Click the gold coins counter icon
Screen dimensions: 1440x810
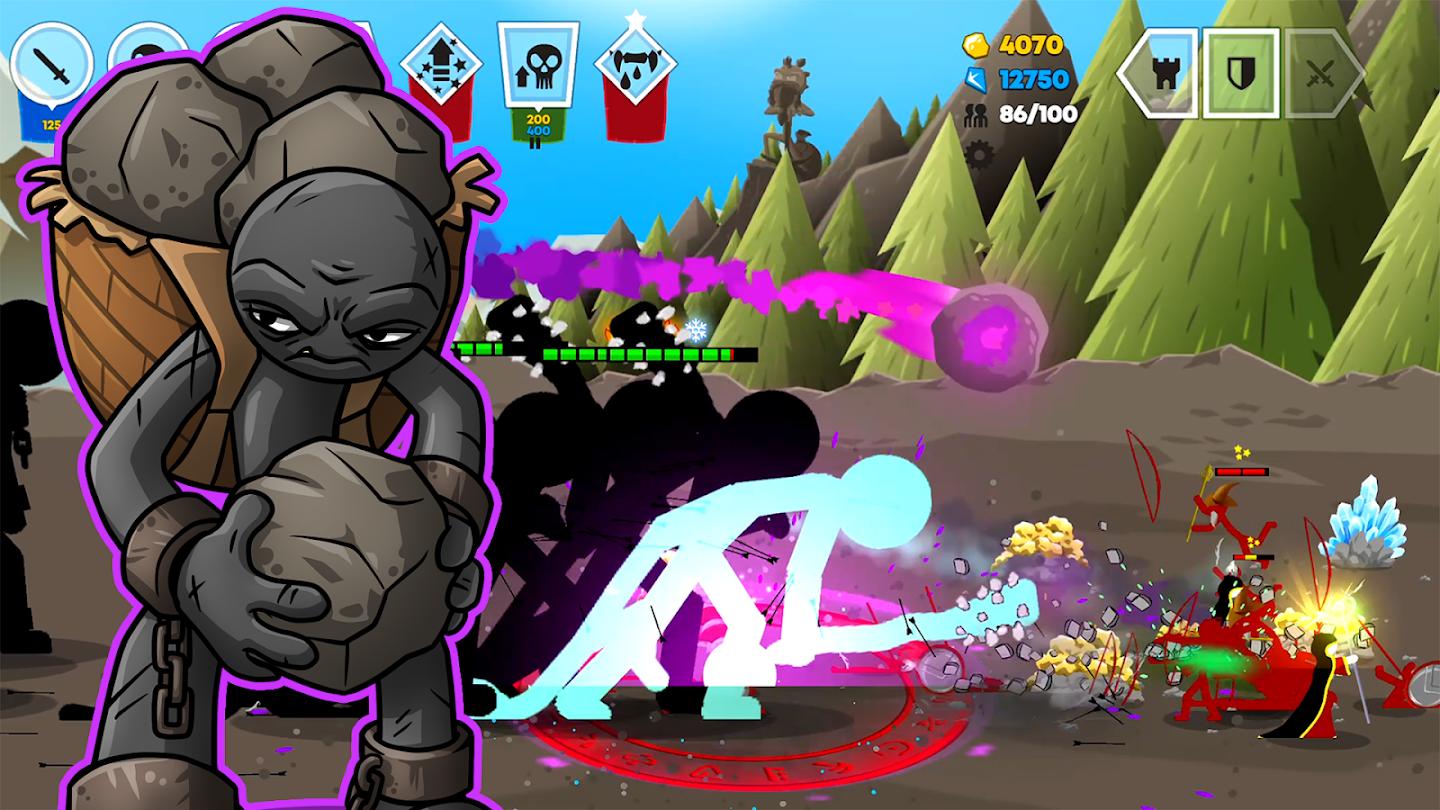click(x=974, y=44)
